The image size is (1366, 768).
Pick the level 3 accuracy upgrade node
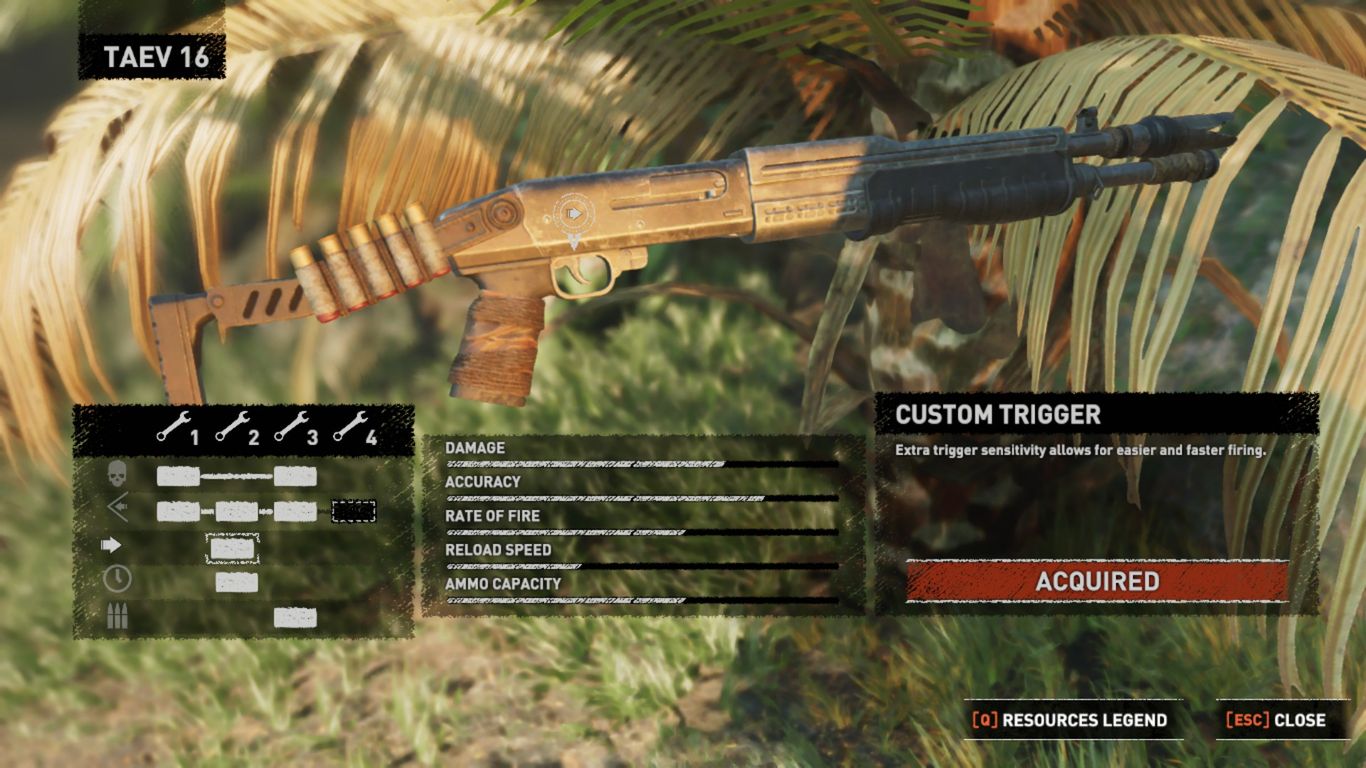pyautogui.click(x=295, y=511)
